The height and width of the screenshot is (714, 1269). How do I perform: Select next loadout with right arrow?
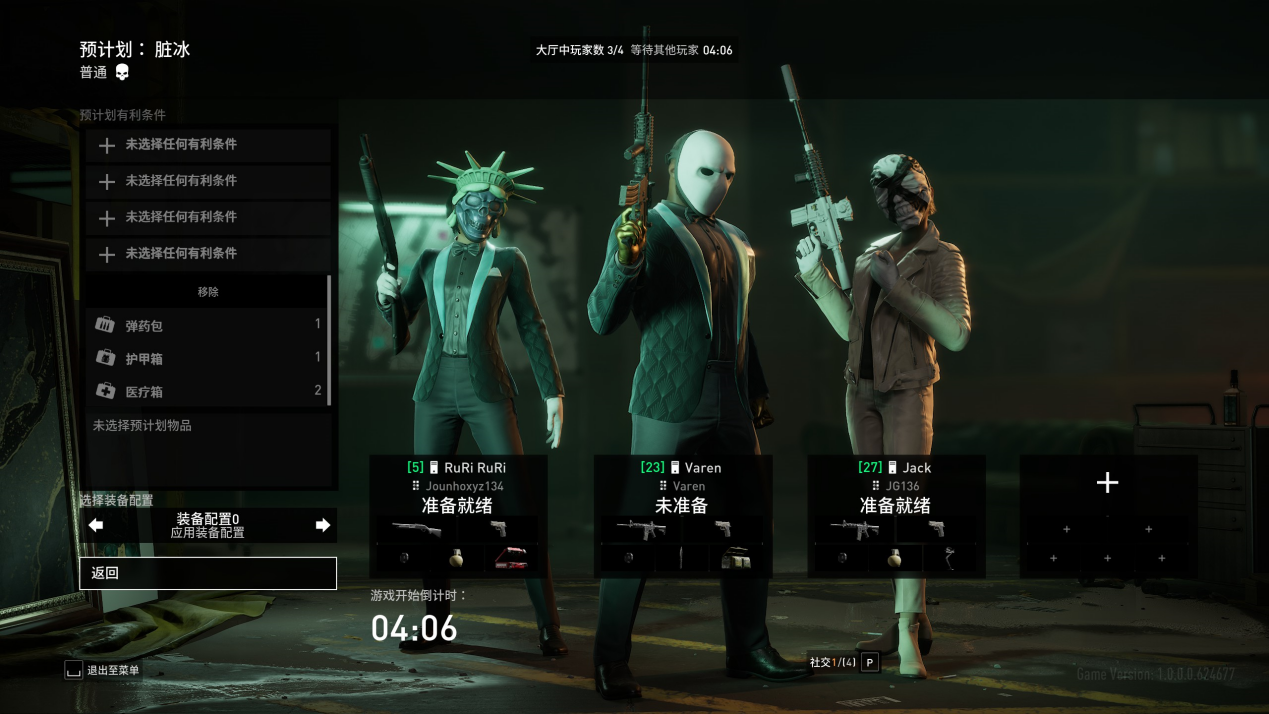[323, 525]
